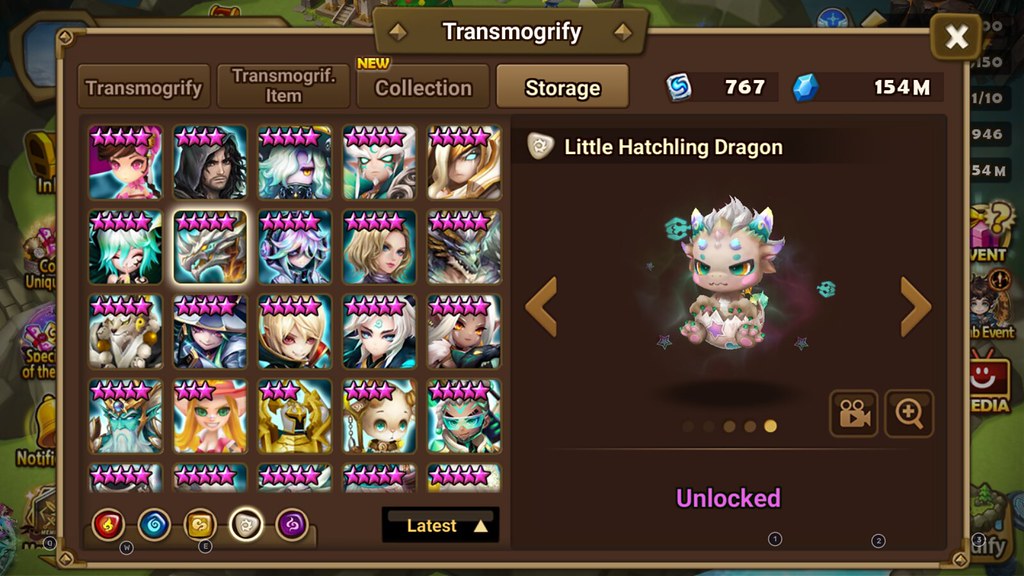
Task: Zoom in on Little Hatchling Dragon
Action: pos(909,414)
